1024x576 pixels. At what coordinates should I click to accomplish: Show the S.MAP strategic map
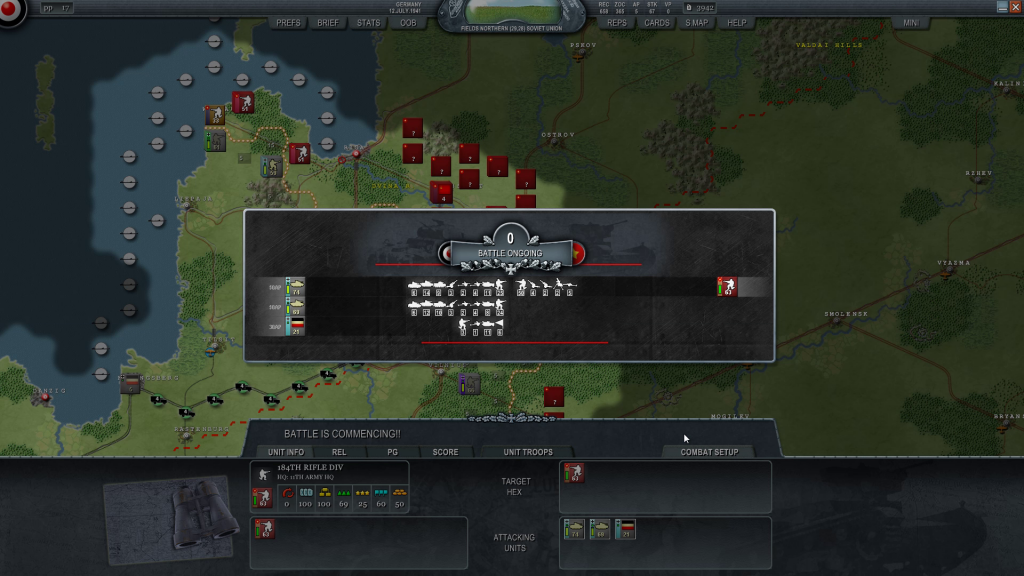coord(697,22)
